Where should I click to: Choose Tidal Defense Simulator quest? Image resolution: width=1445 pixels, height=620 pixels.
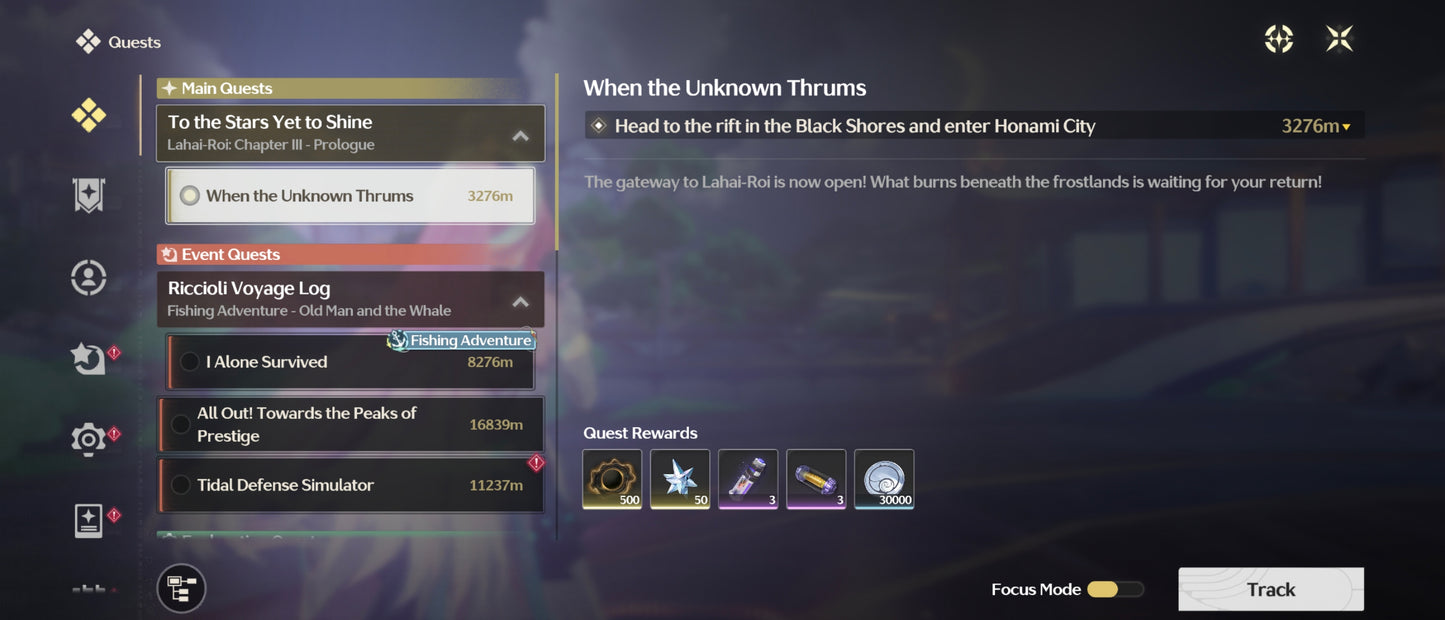(x=350, y=485)
